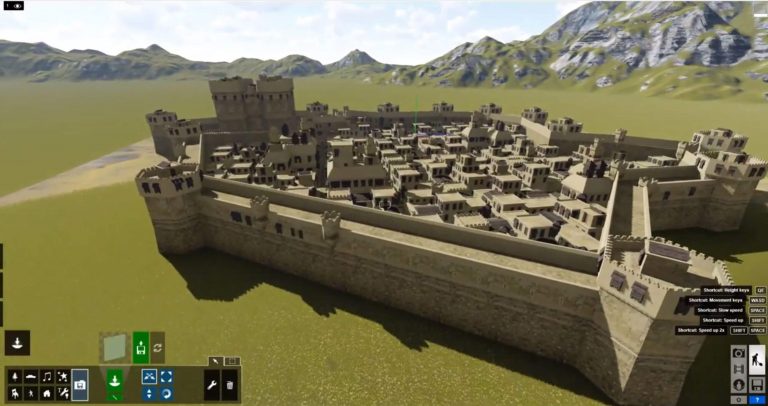Open the blue question mark help
The image size is (768, 406).
[757, 400]
